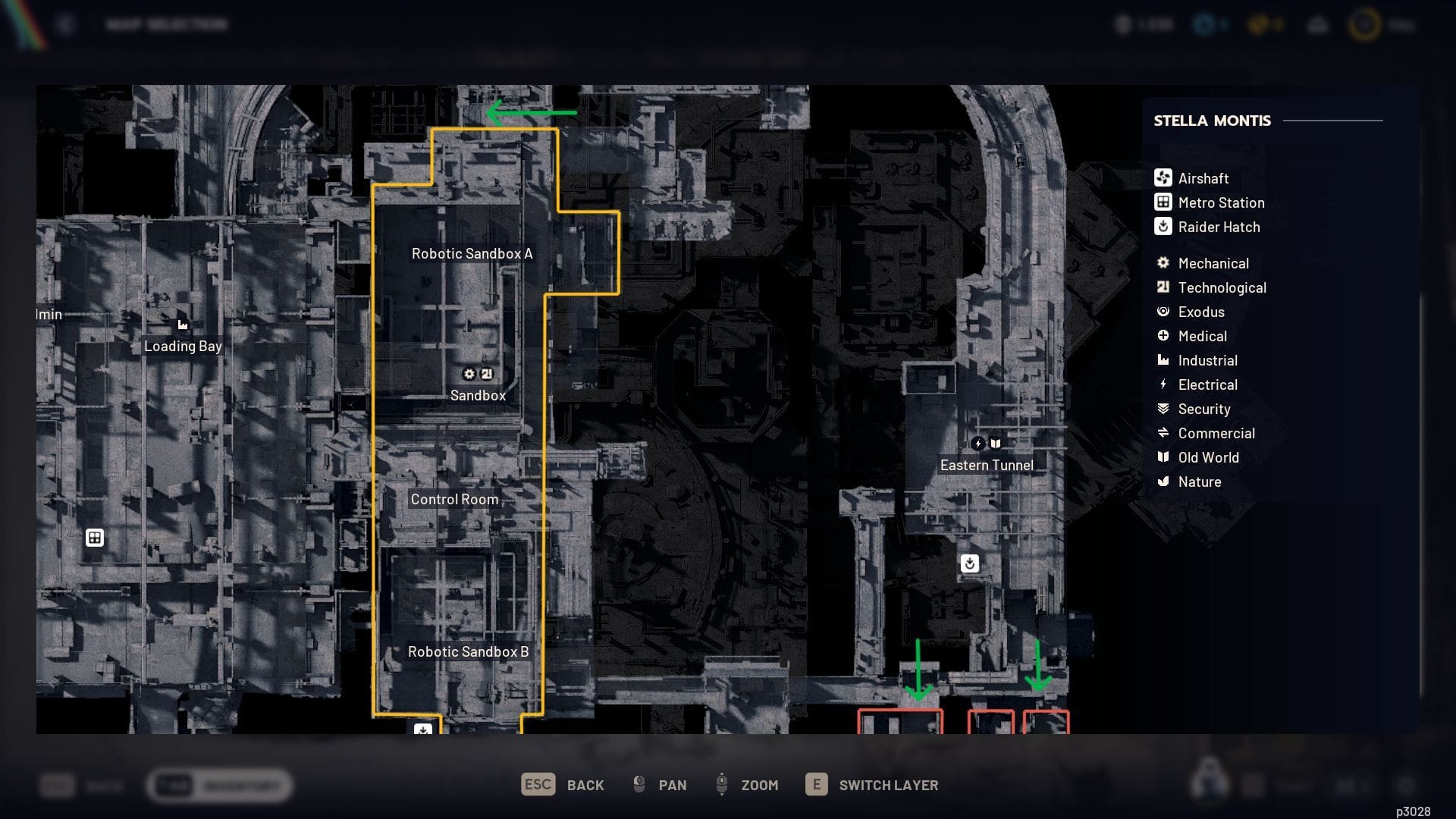Open the MAP SELECTION menu item
The image size is (1456, 819).
click(x=166, y=24)
